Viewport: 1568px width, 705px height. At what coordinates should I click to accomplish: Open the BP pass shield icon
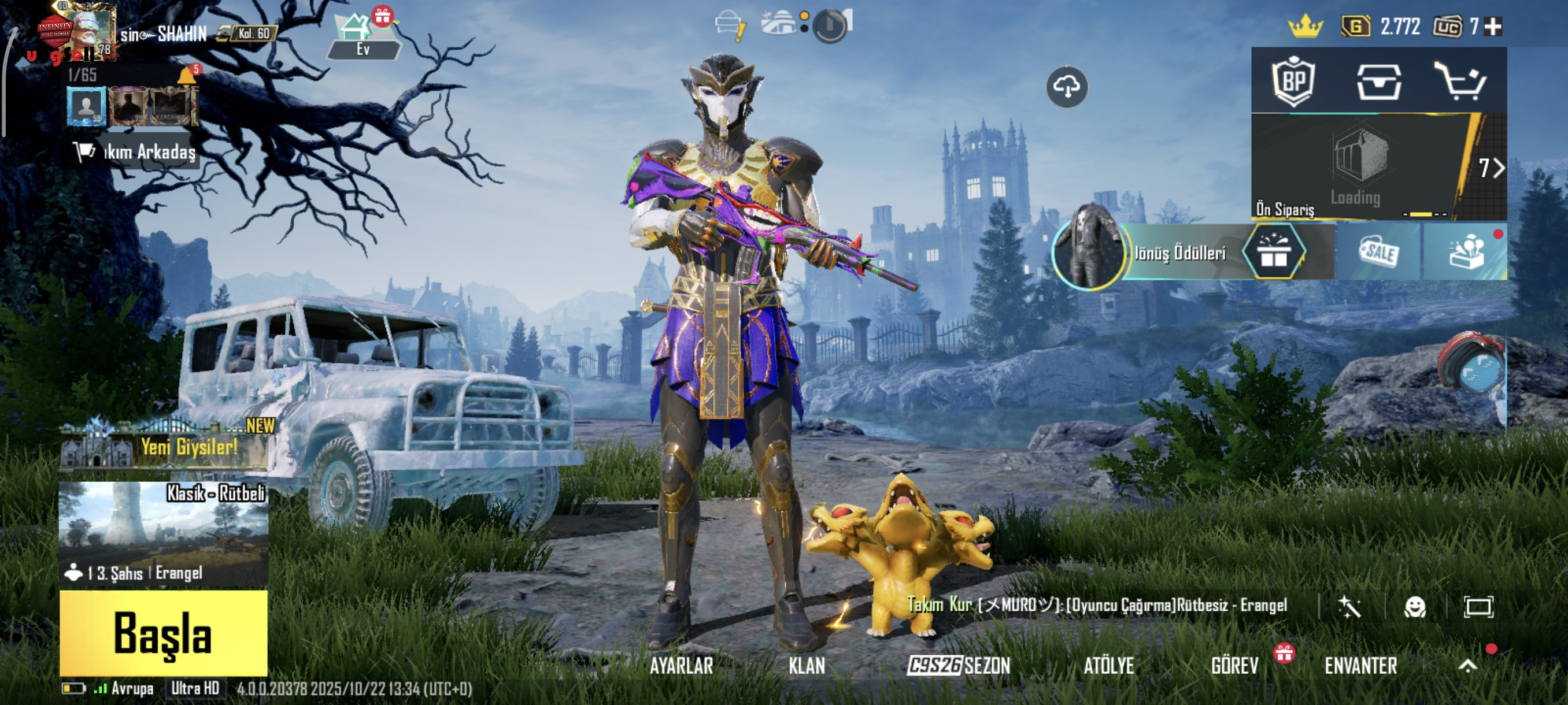pos(1294,81)
